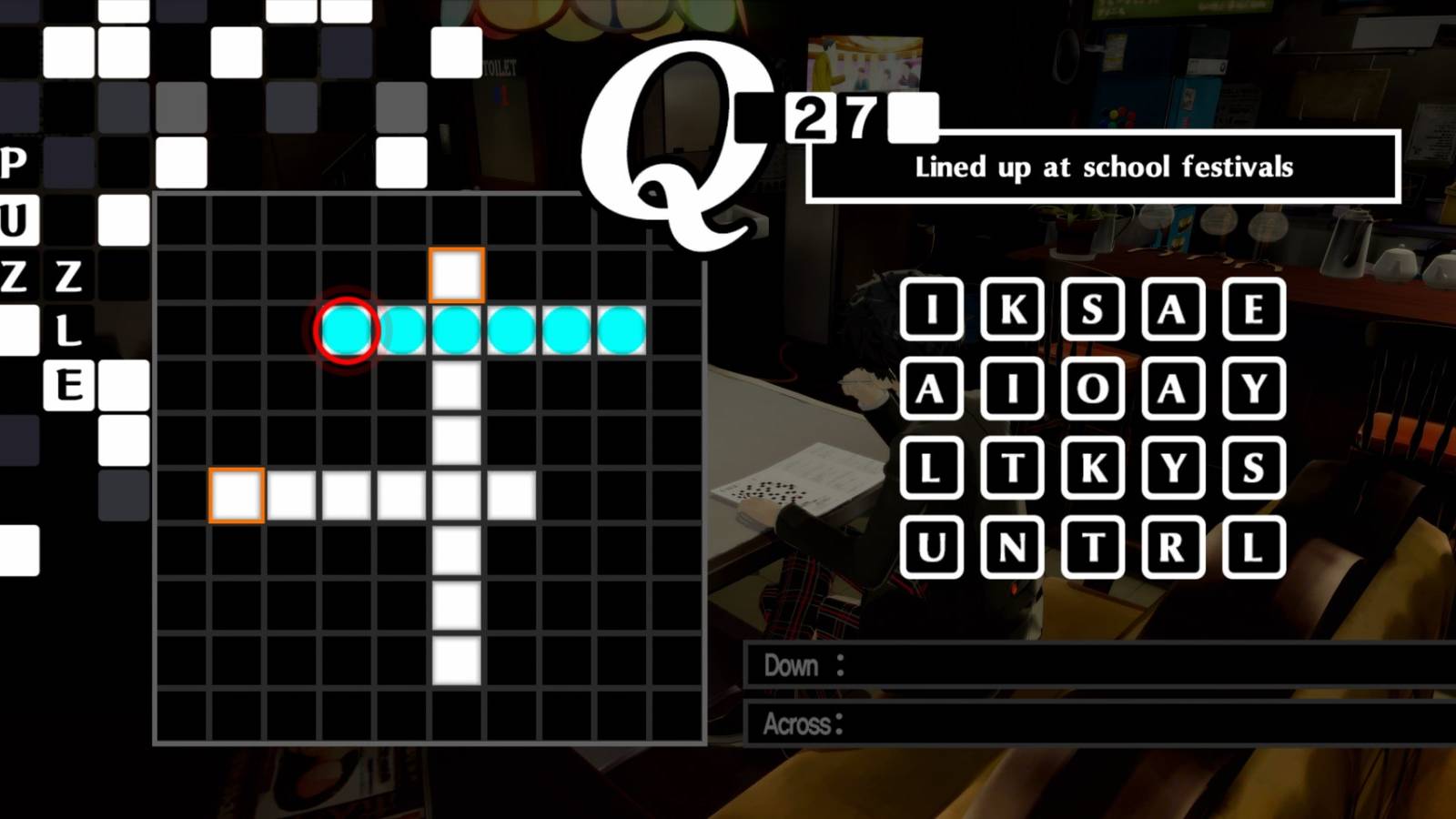Image resolution: width=1456 pixels, height=819 pixels.
Task: Select the letter T tile in third row
Action: [1010, 467]
